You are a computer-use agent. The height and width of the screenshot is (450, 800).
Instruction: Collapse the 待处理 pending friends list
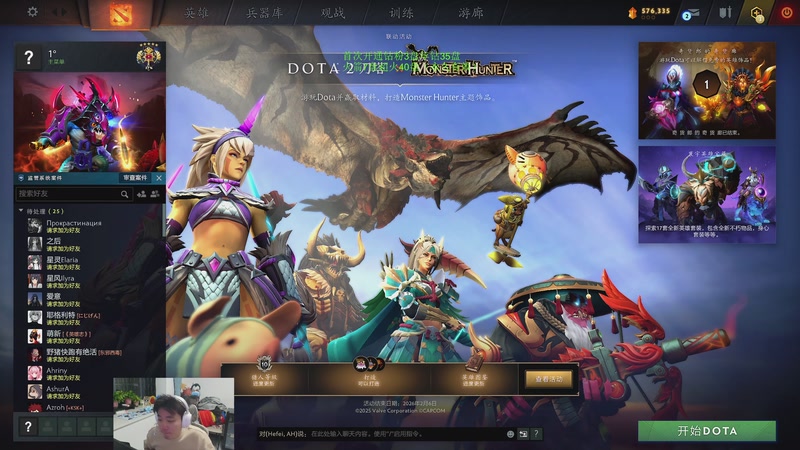point(21,211)
